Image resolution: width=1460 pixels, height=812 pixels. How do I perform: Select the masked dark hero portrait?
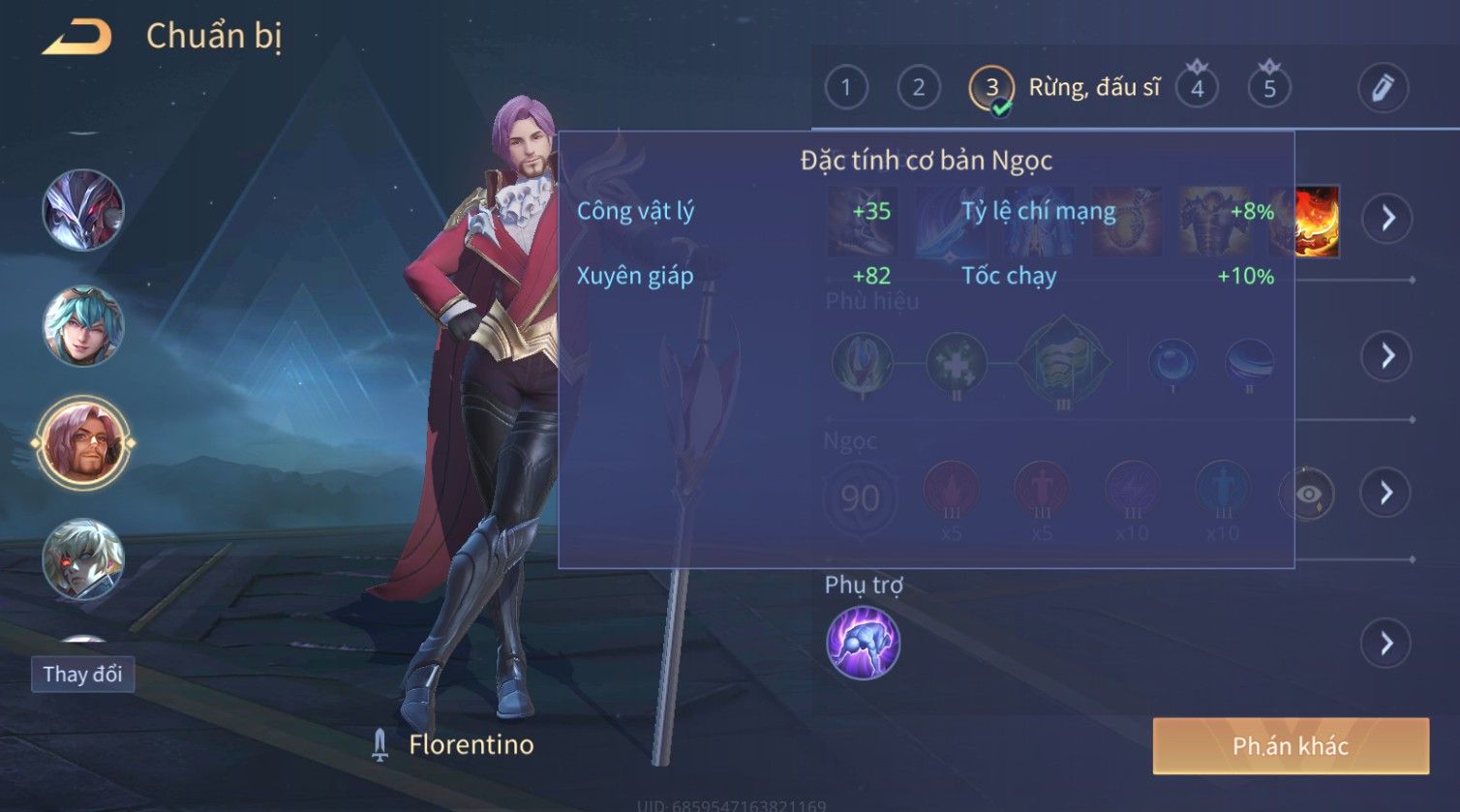click(x=83, y=210)
